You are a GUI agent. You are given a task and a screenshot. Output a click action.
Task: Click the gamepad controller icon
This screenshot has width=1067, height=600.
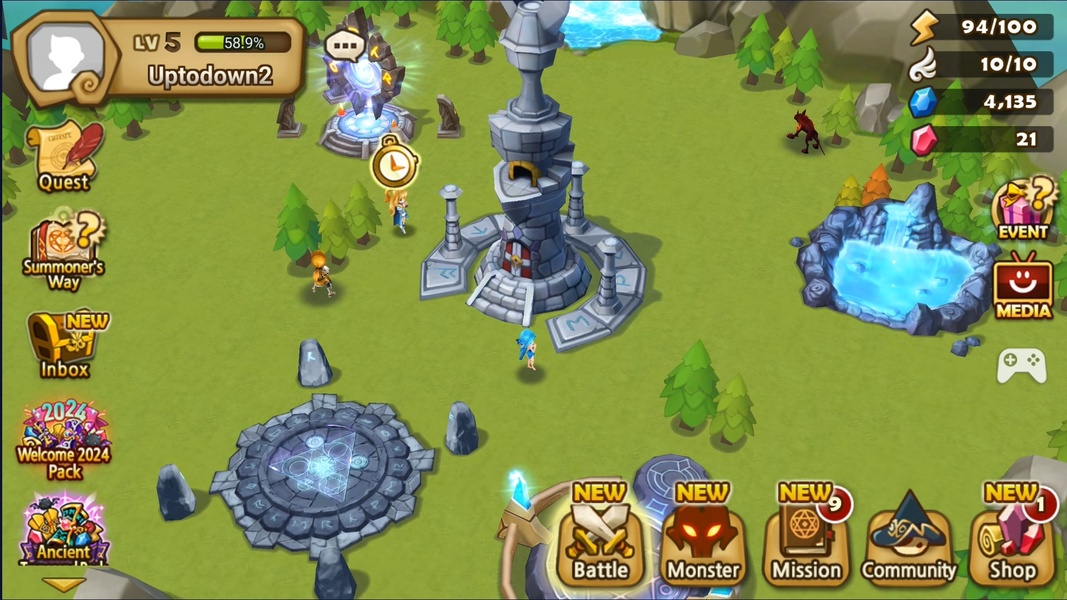pos(1022,365)
